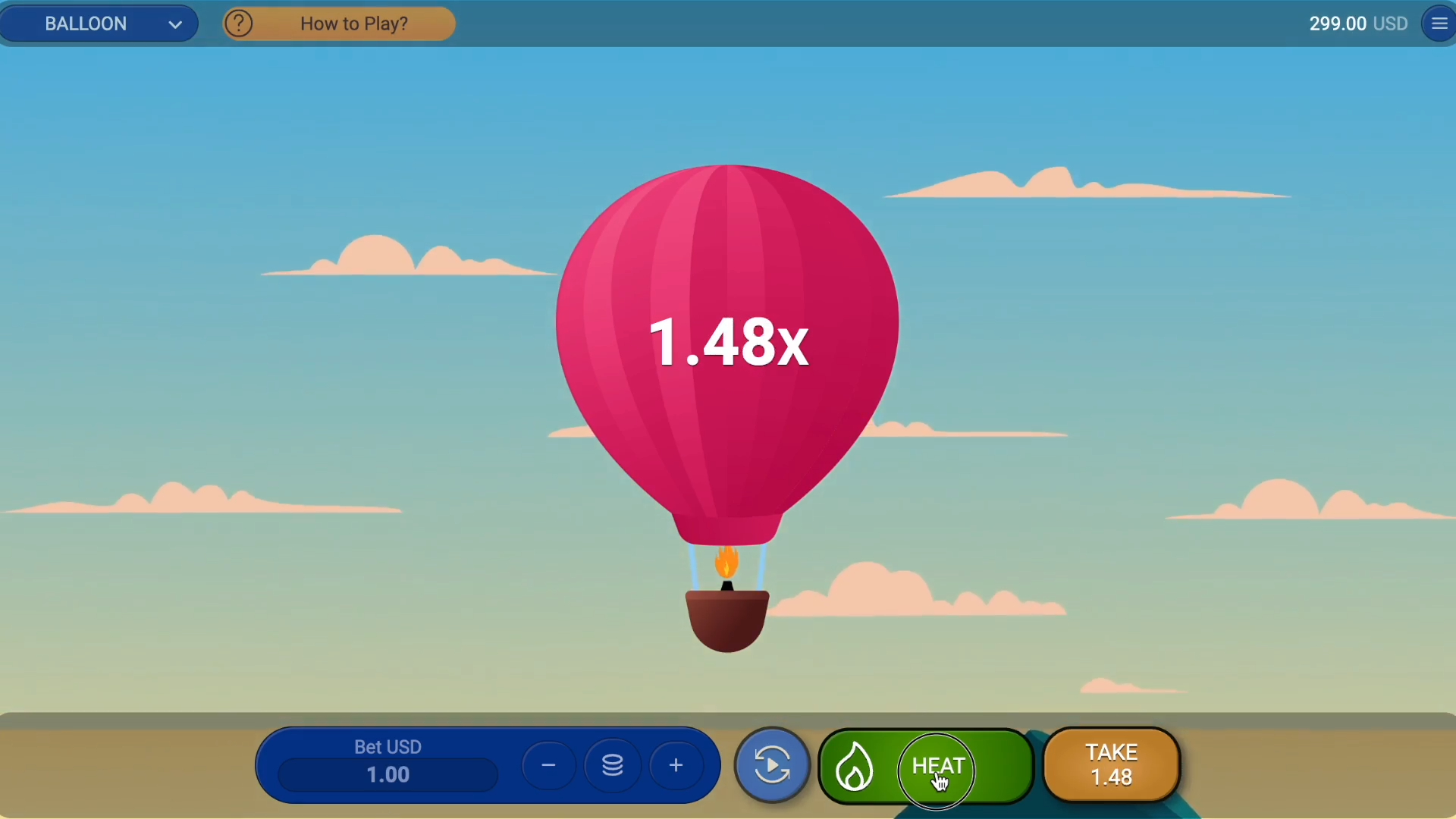The height and width of the screenshot is (819, 1456).
Task: Enable the heat boost flame toggle
Action: pyautogui.click(x=855, y=766)
